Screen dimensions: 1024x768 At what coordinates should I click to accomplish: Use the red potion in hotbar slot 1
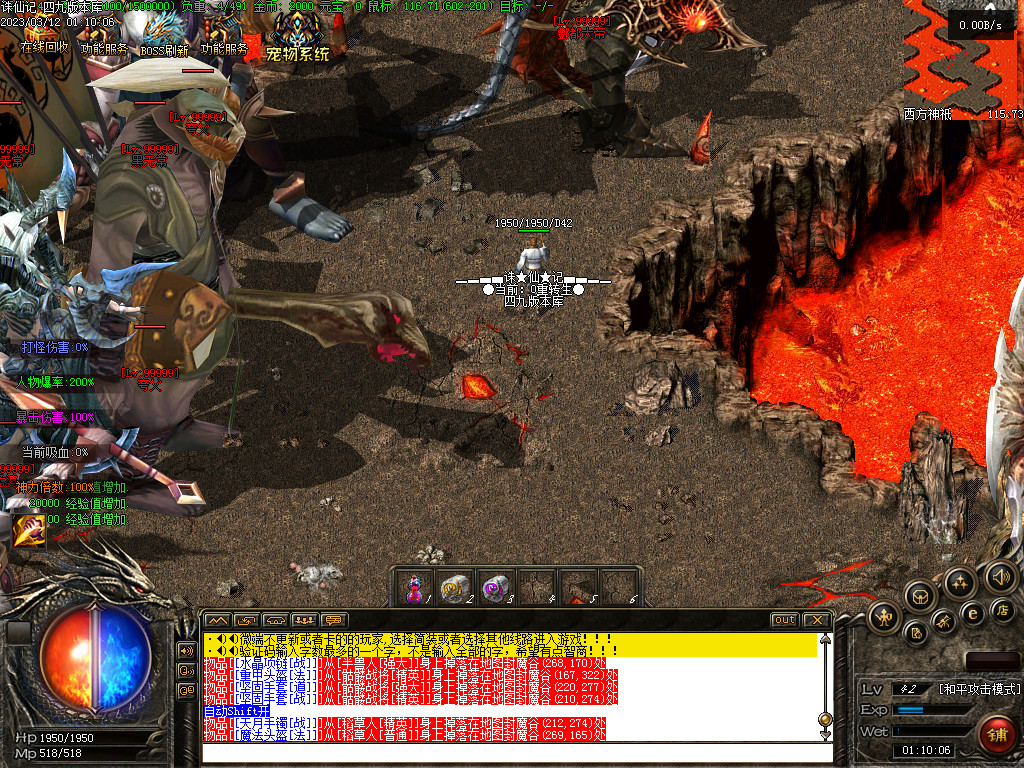(414, 588)
